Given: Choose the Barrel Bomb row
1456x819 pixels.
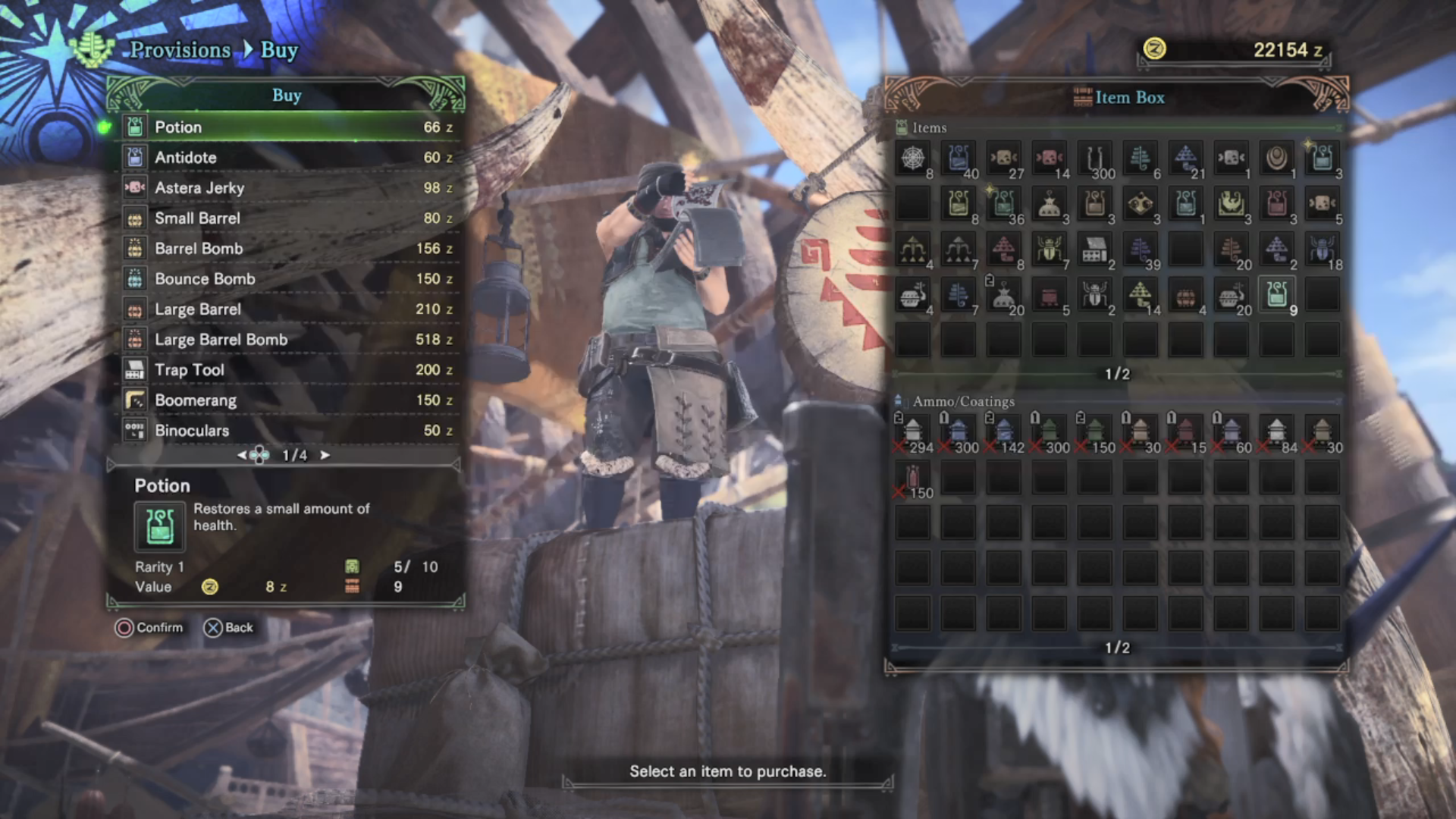Looking at the screenshot, I should [288, 248].
